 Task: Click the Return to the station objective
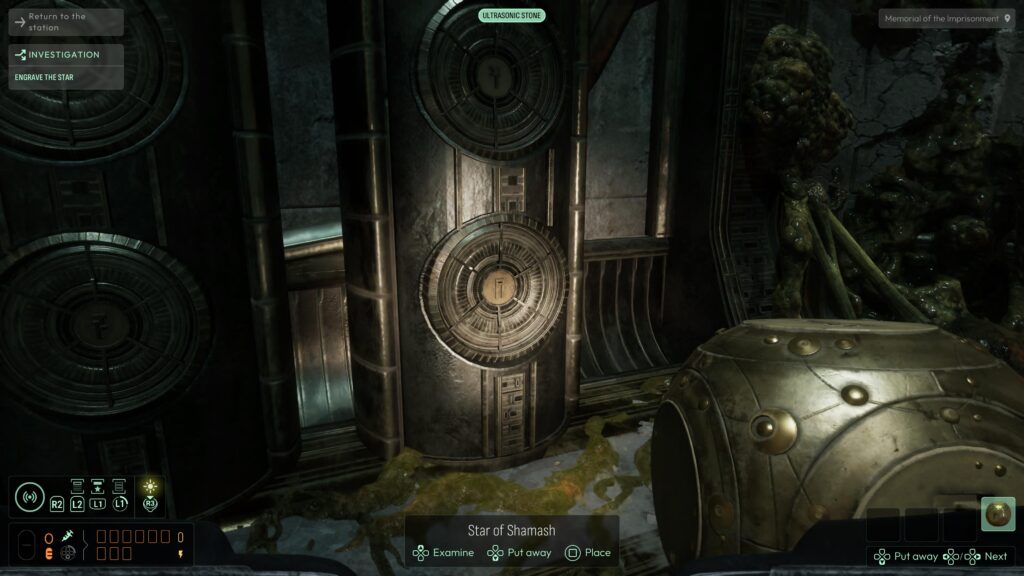[66, 21]
